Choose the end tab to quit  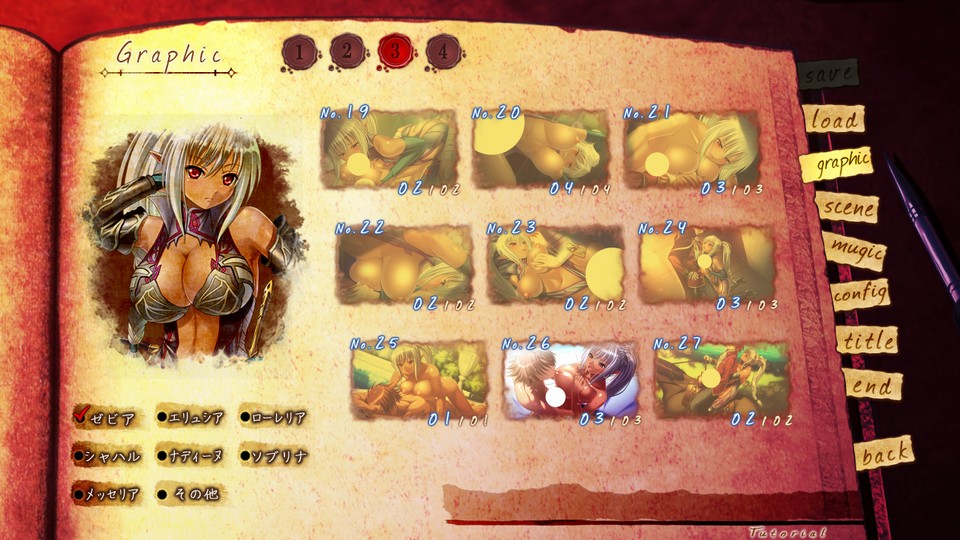click(871, 385)
